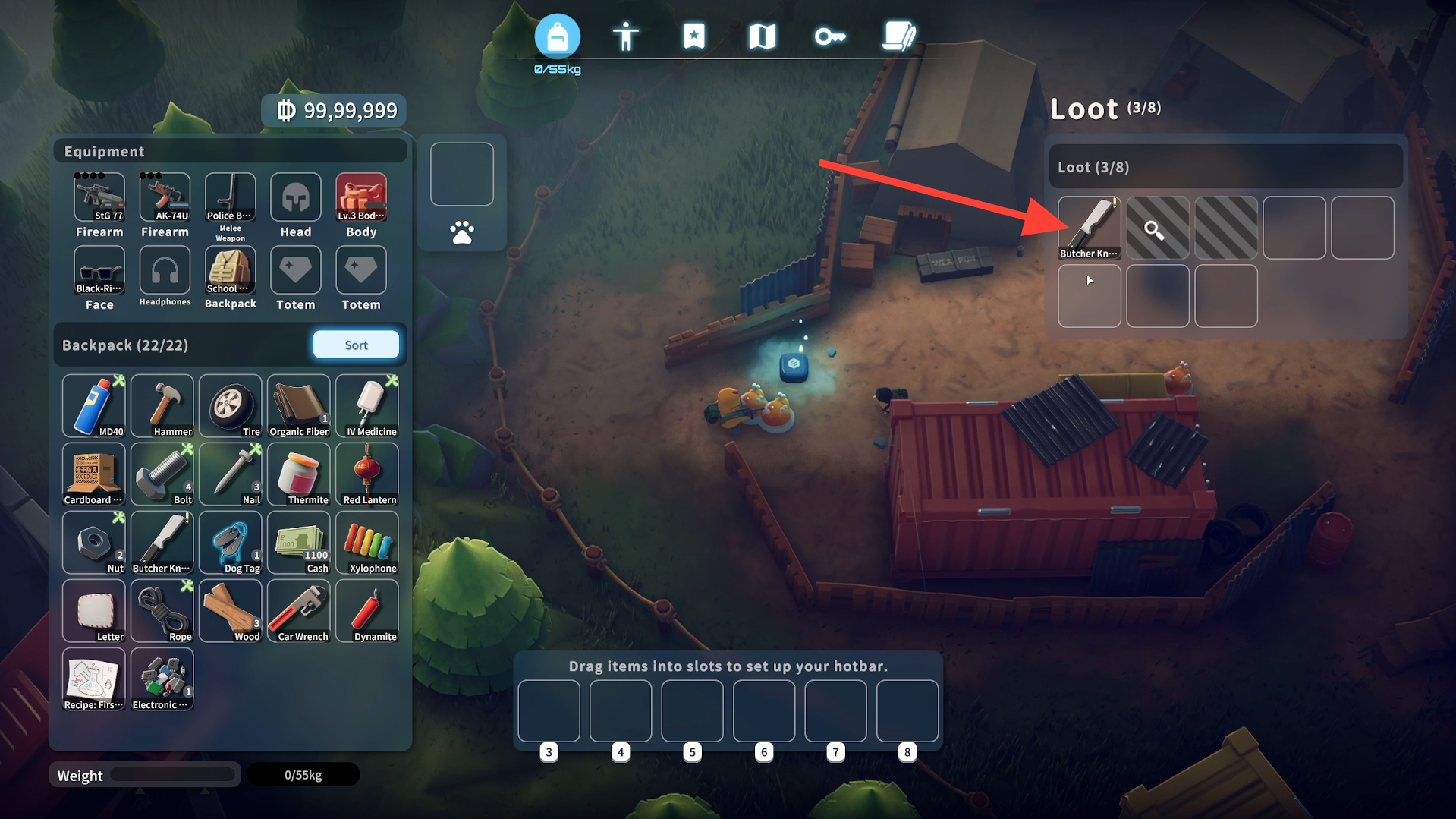Choose the Lv.3 body armor slot
The height and width of the screenshot is (819, 1456).
click(361, 197)
